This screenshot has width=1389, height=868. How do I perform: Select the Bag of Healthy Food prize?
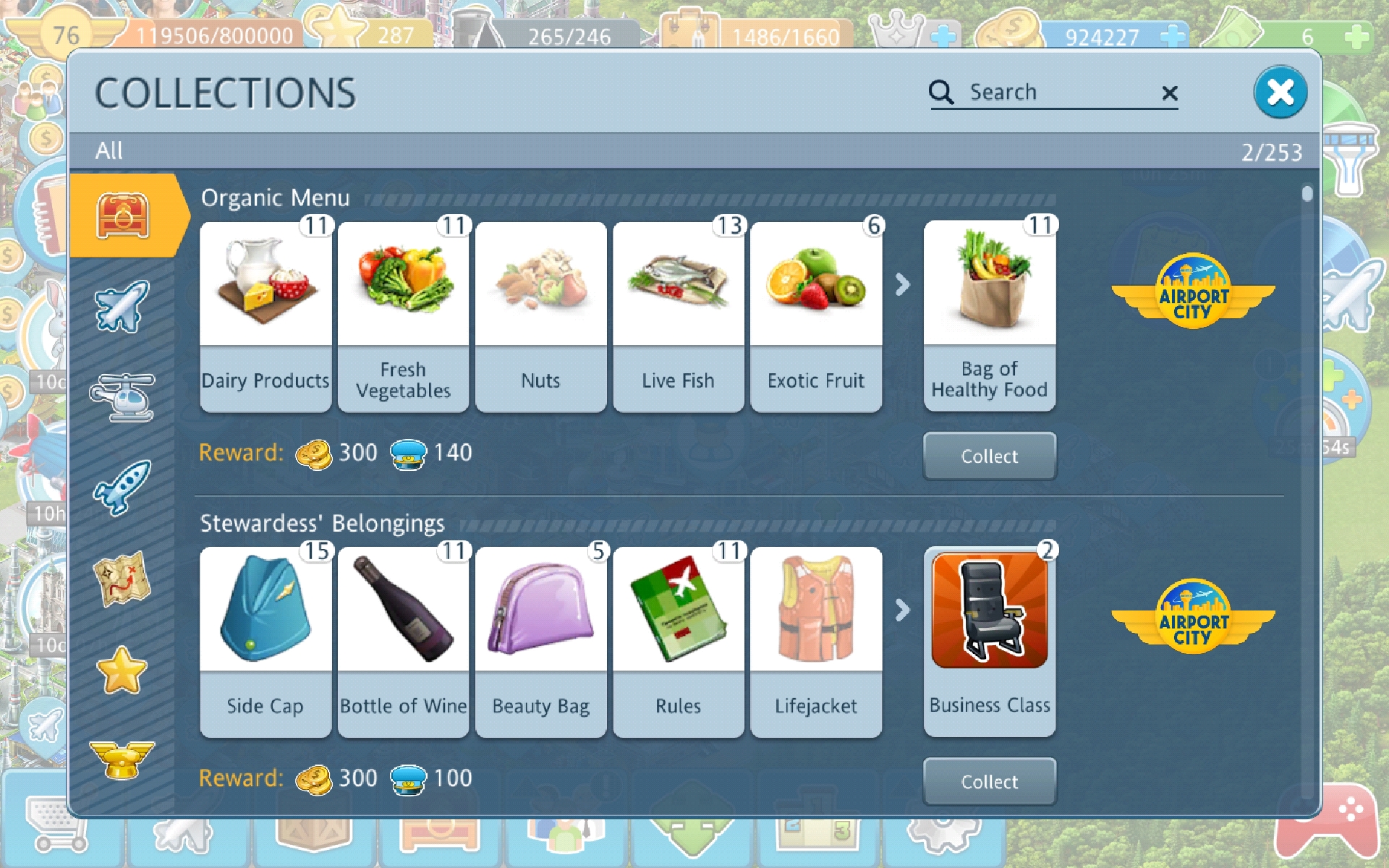[x=989, y=315]
